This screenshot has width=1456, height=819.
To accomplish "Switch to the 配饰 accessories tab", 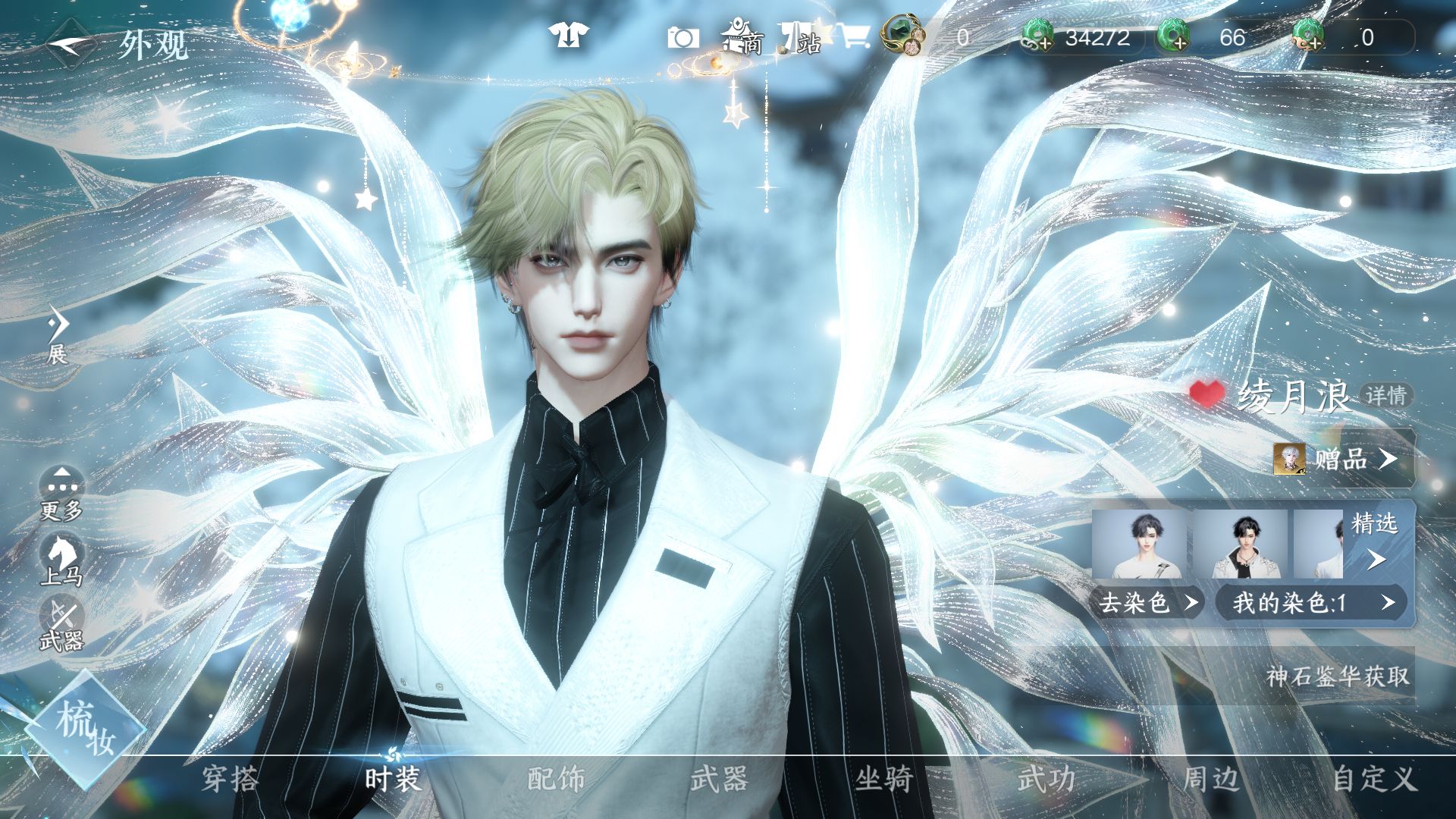I will coord(556,779).
